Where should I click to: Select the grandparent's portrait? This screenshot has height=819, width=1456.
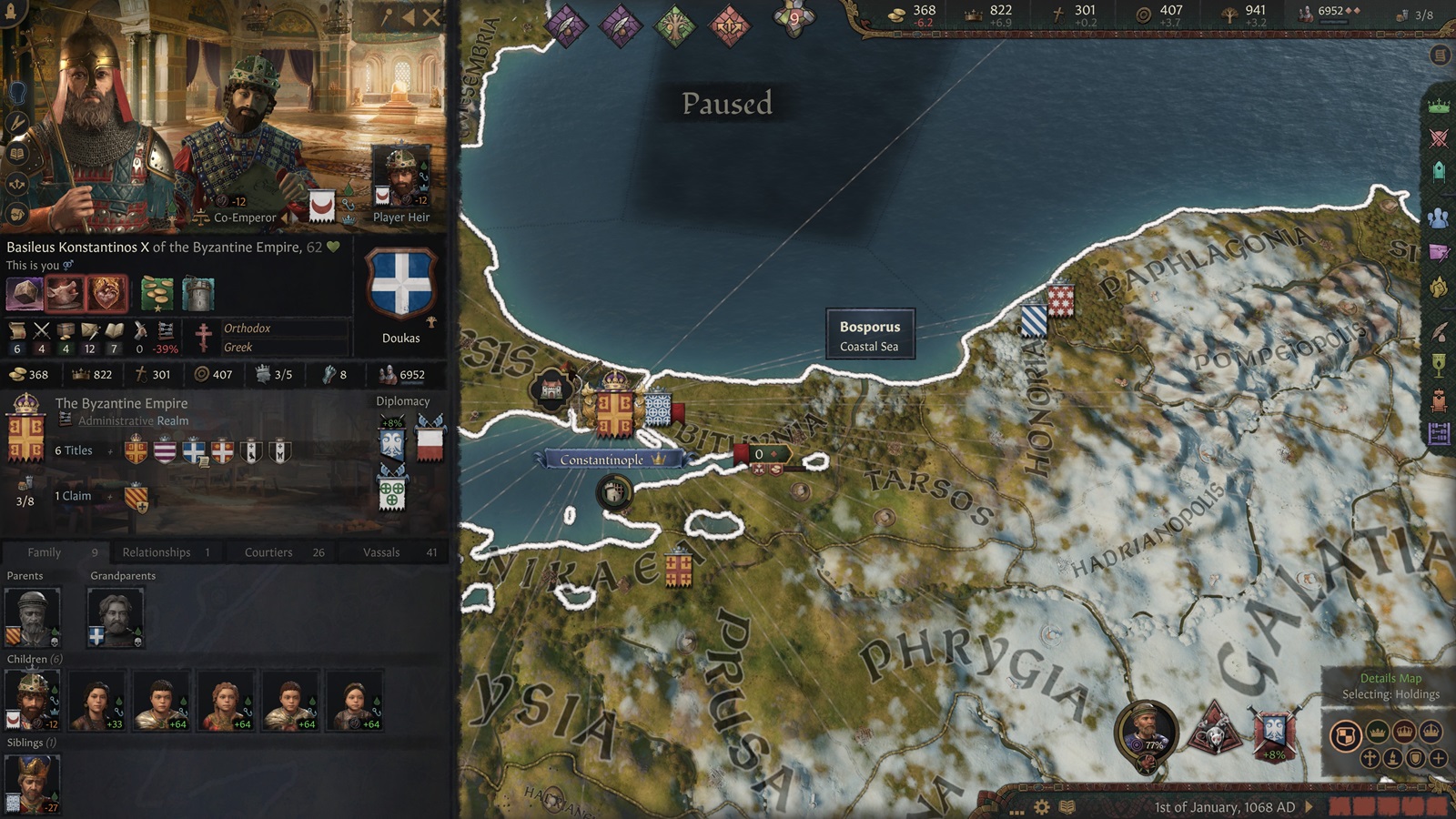tap(116, 617)
